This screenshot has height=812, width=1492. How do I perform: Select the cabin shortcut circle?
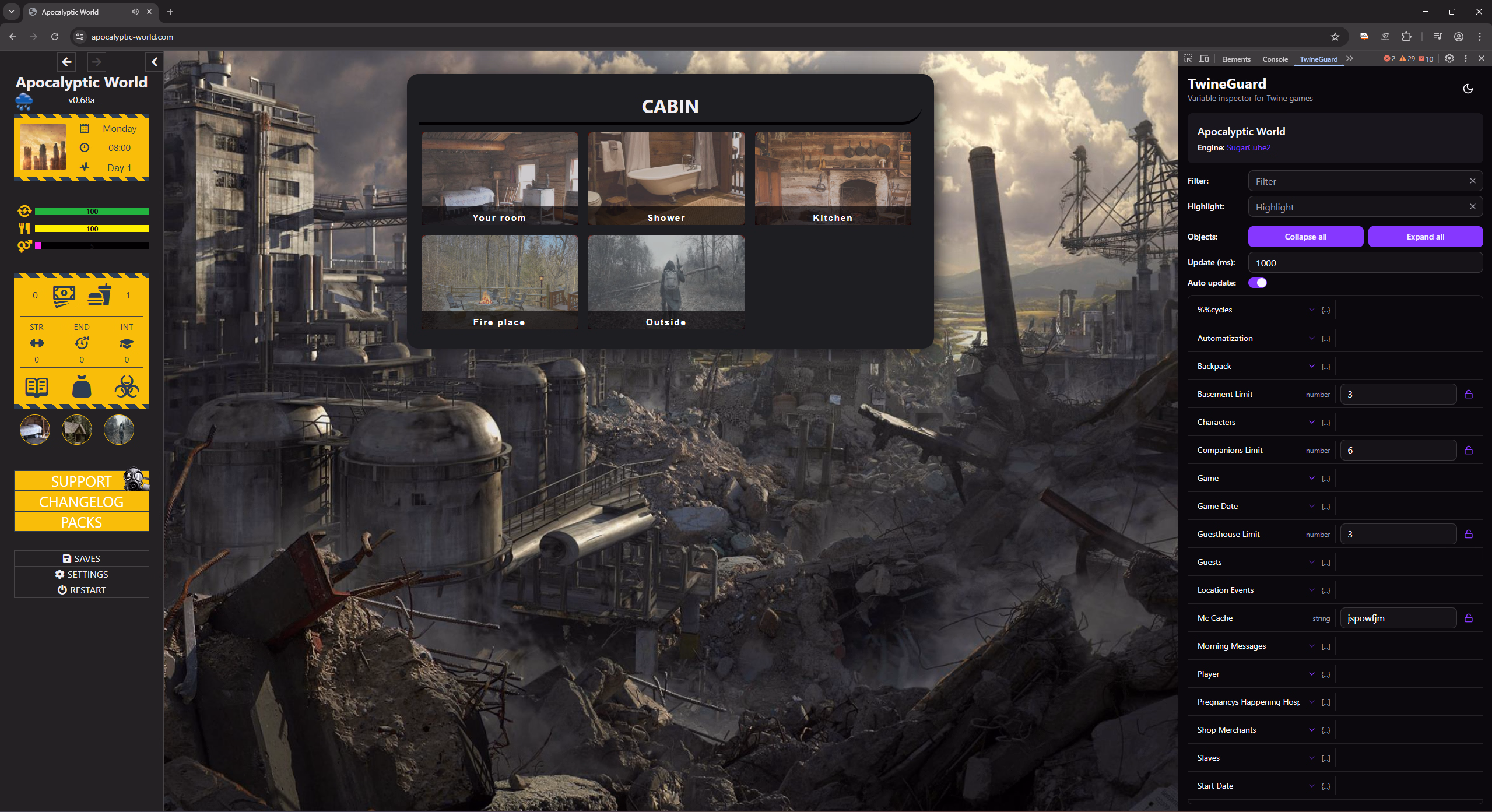(77, 430)
